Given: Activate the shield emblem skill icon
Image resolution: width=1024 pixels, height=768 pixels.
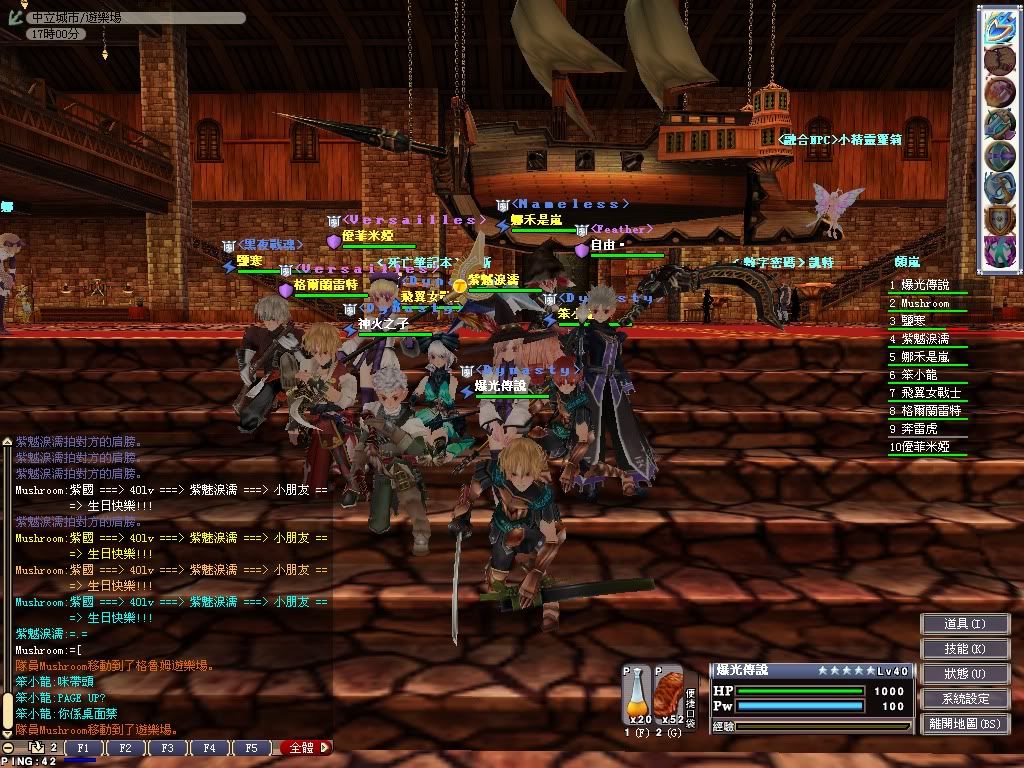Looking at the screenshot, I should pyautogui.click(x=999, y=218).
